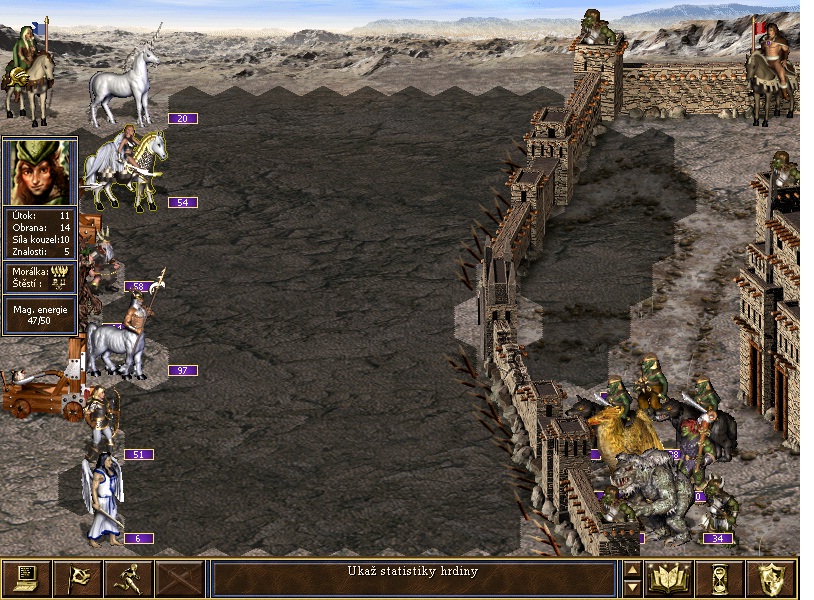Retreat using the running figure button
The image size is (814, 600).
click(x=128, y=578)
